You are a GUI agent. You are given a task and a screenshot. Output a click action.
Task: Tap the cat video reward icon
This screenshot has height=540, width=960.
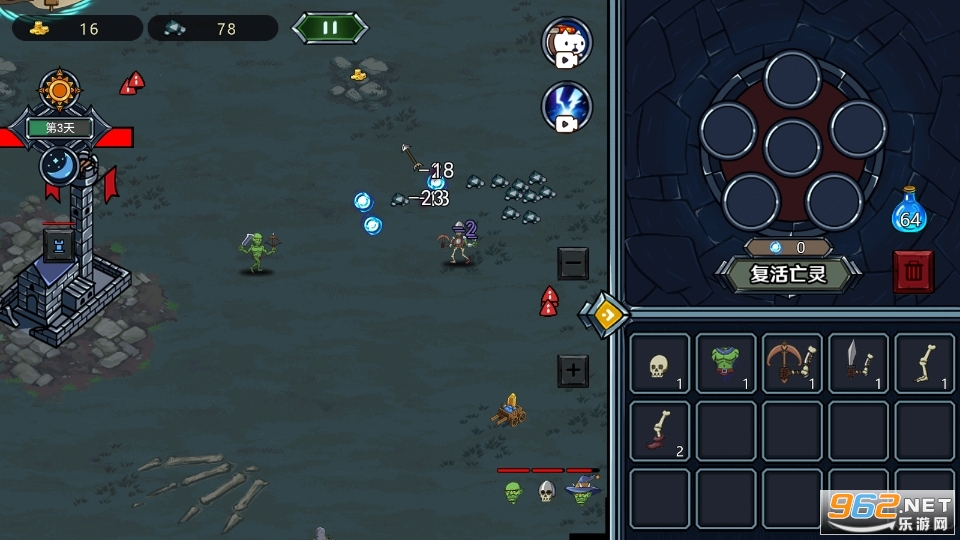[x=567, y=42]
